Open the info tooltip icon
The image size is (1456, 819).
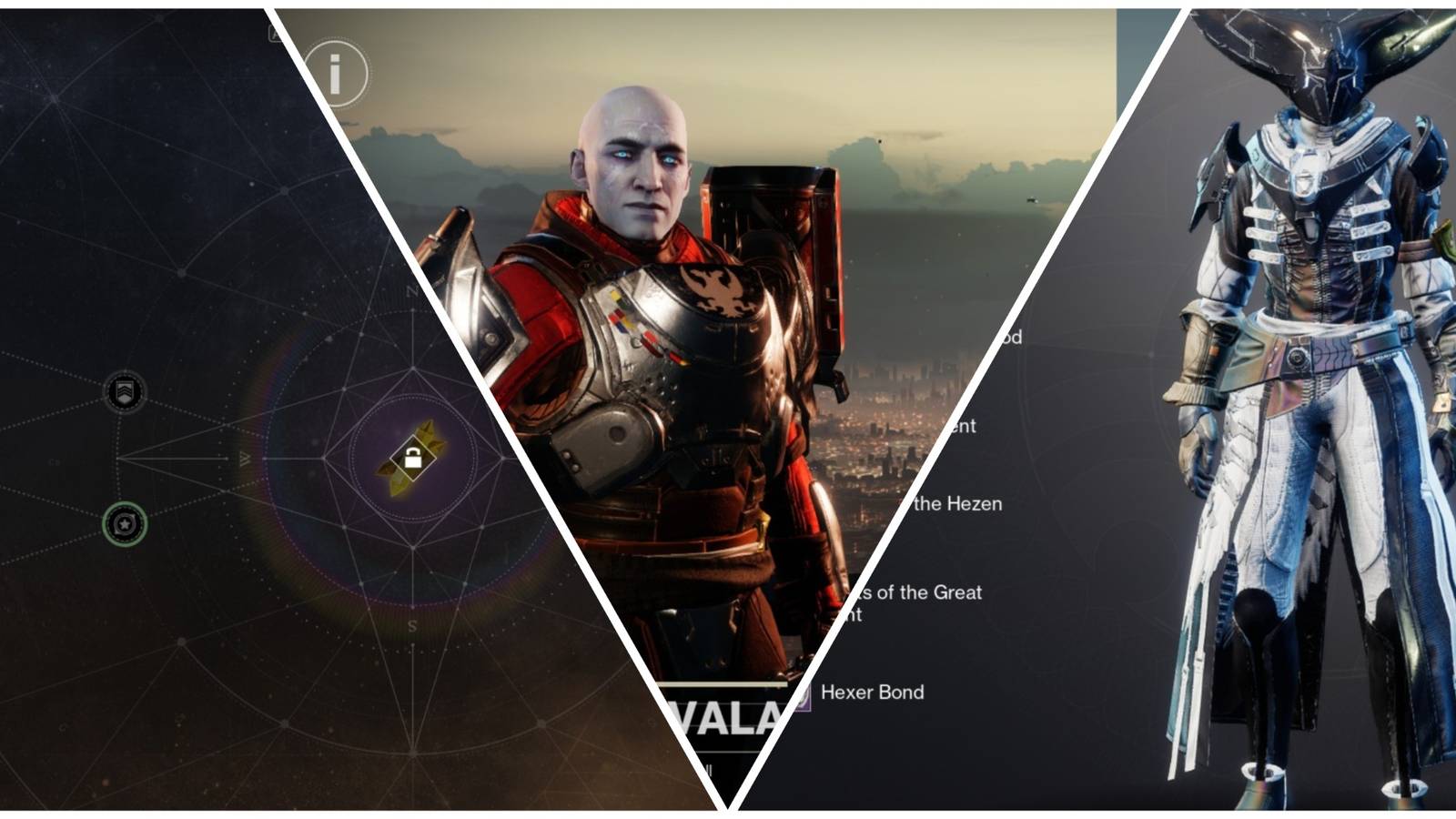point(337,75)
